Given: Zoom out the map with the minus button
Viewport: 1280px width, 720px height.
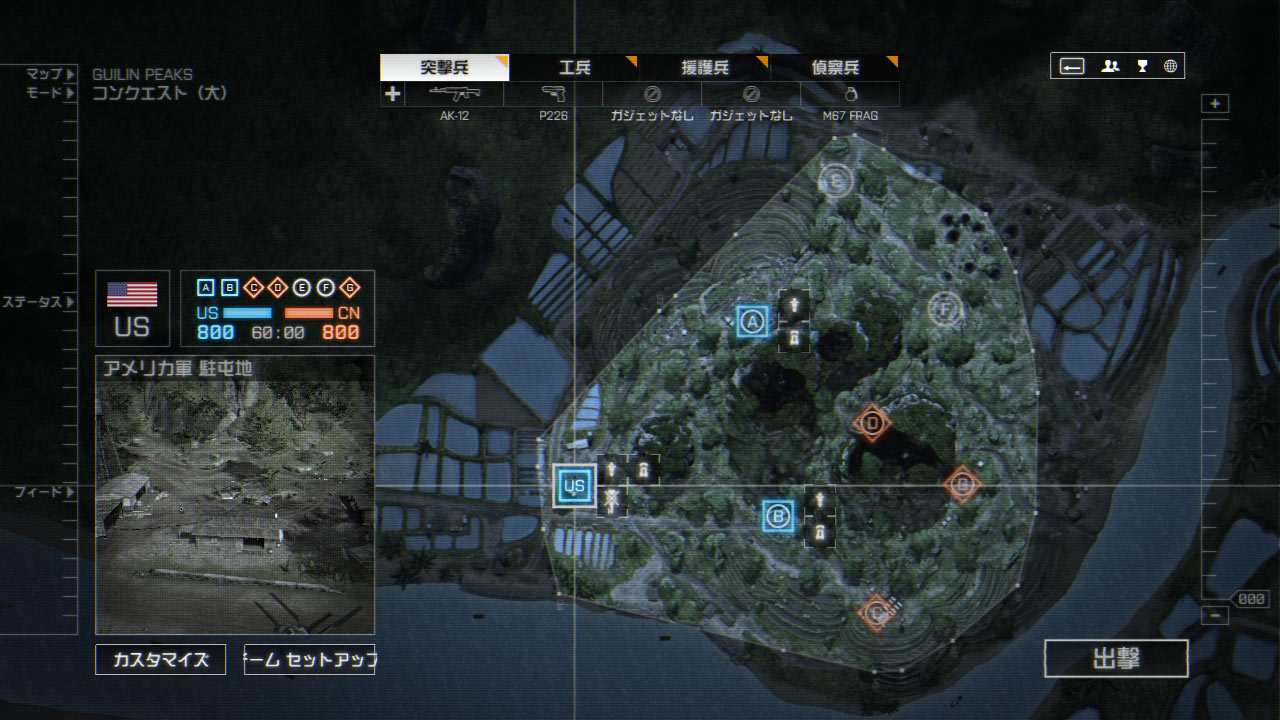Looking at the screenshot, I should pos(1215,616).
